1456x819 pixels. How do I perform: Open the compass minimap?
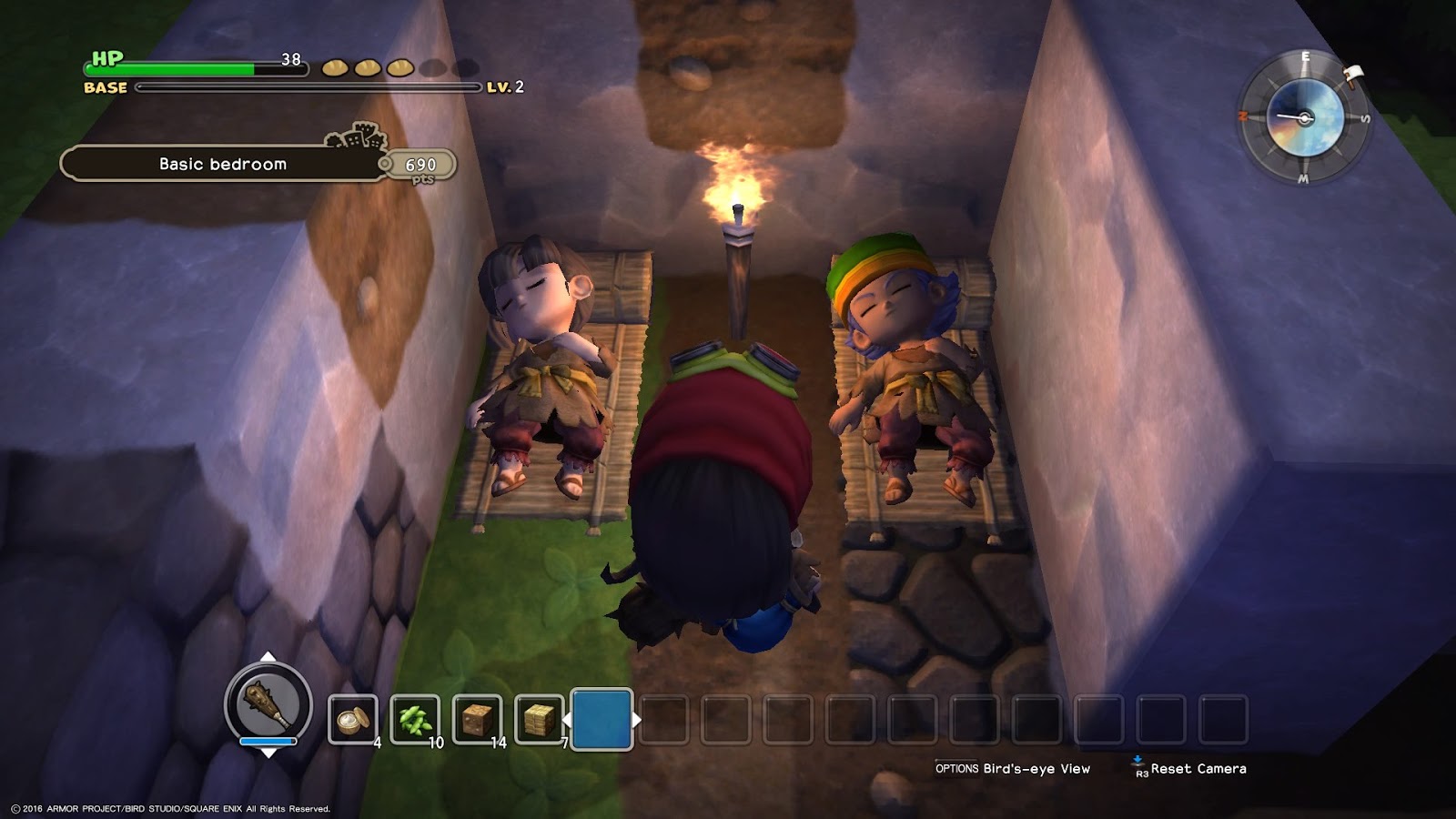tap(1304, 117)
